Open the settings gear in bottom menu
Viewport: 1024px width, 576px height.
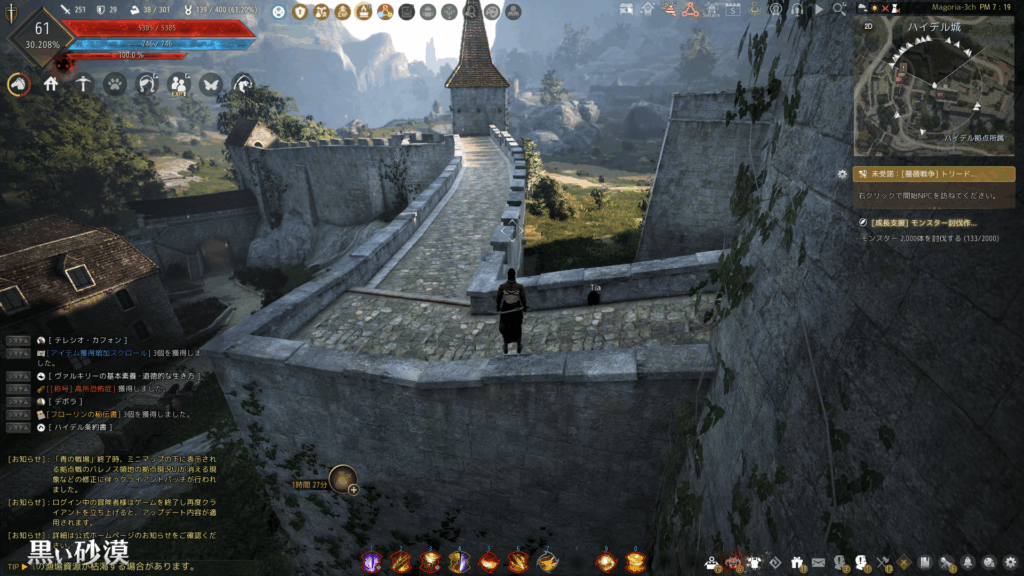point(1011,562)
